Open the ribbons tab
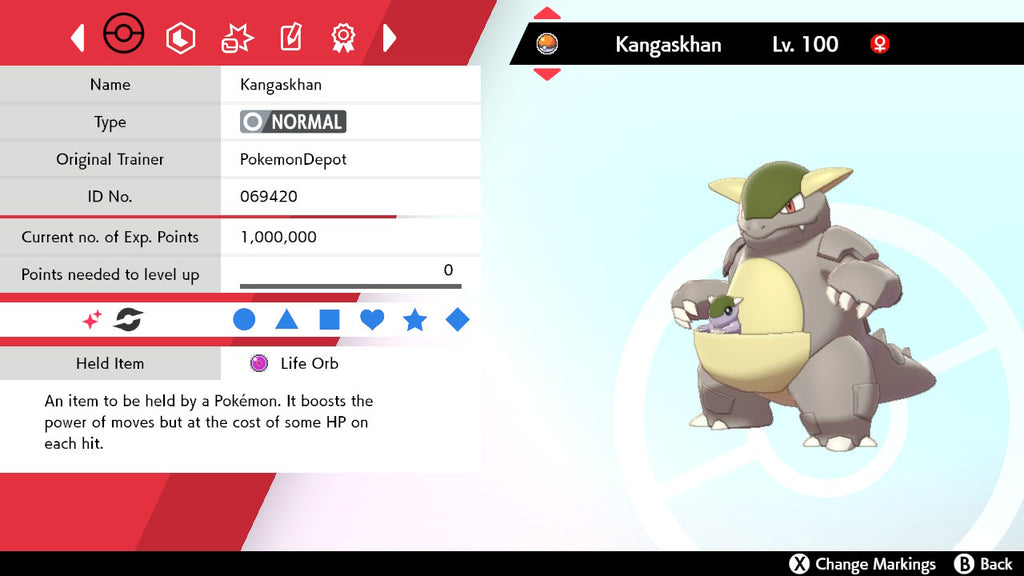Image resolution: width=1024 pixels, height=576 pixels. (x=343, y=38)
